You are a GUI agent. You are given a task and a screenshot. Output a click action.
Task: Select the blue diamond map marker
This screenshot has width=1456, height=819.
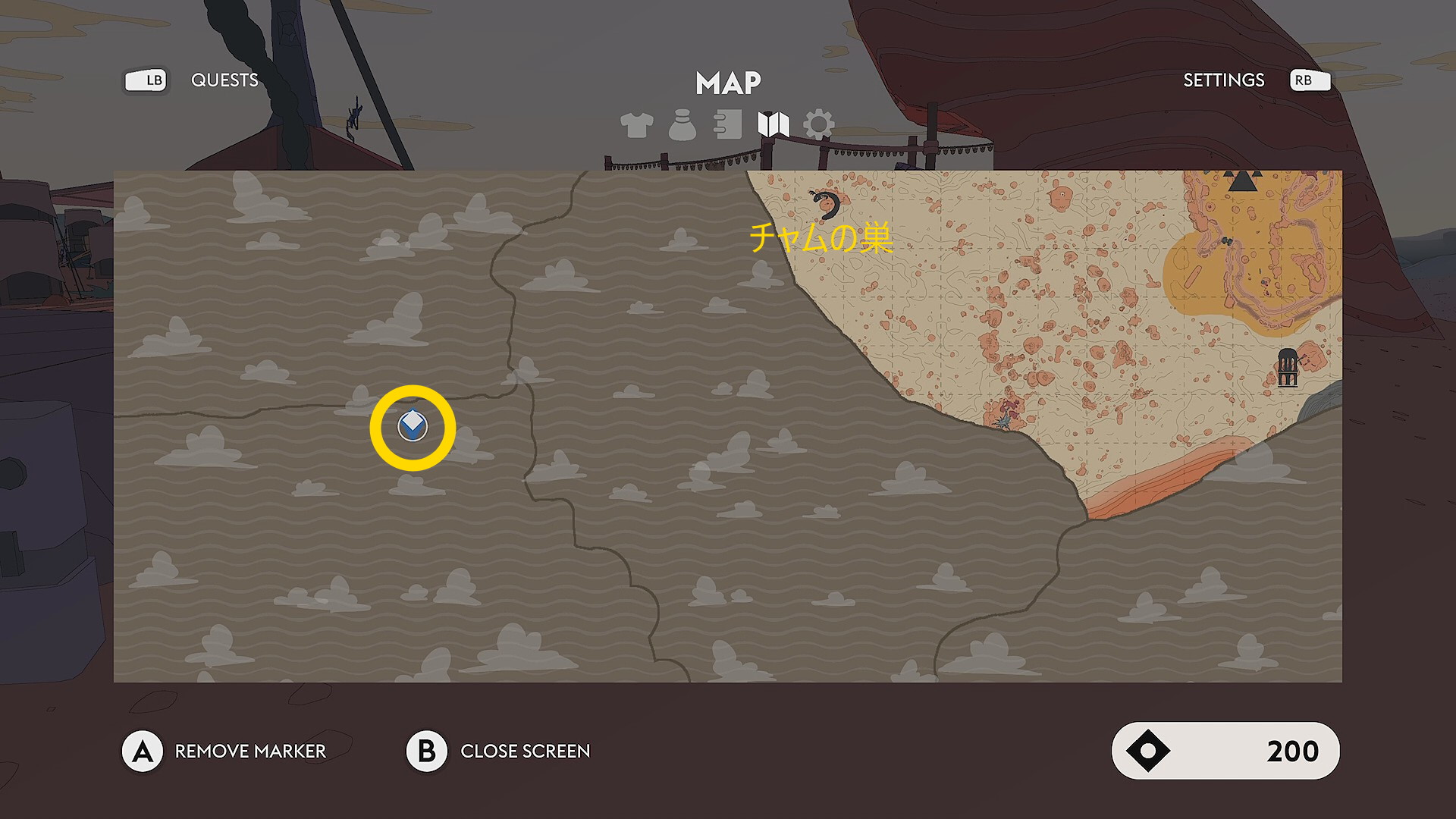coord(413,427)
